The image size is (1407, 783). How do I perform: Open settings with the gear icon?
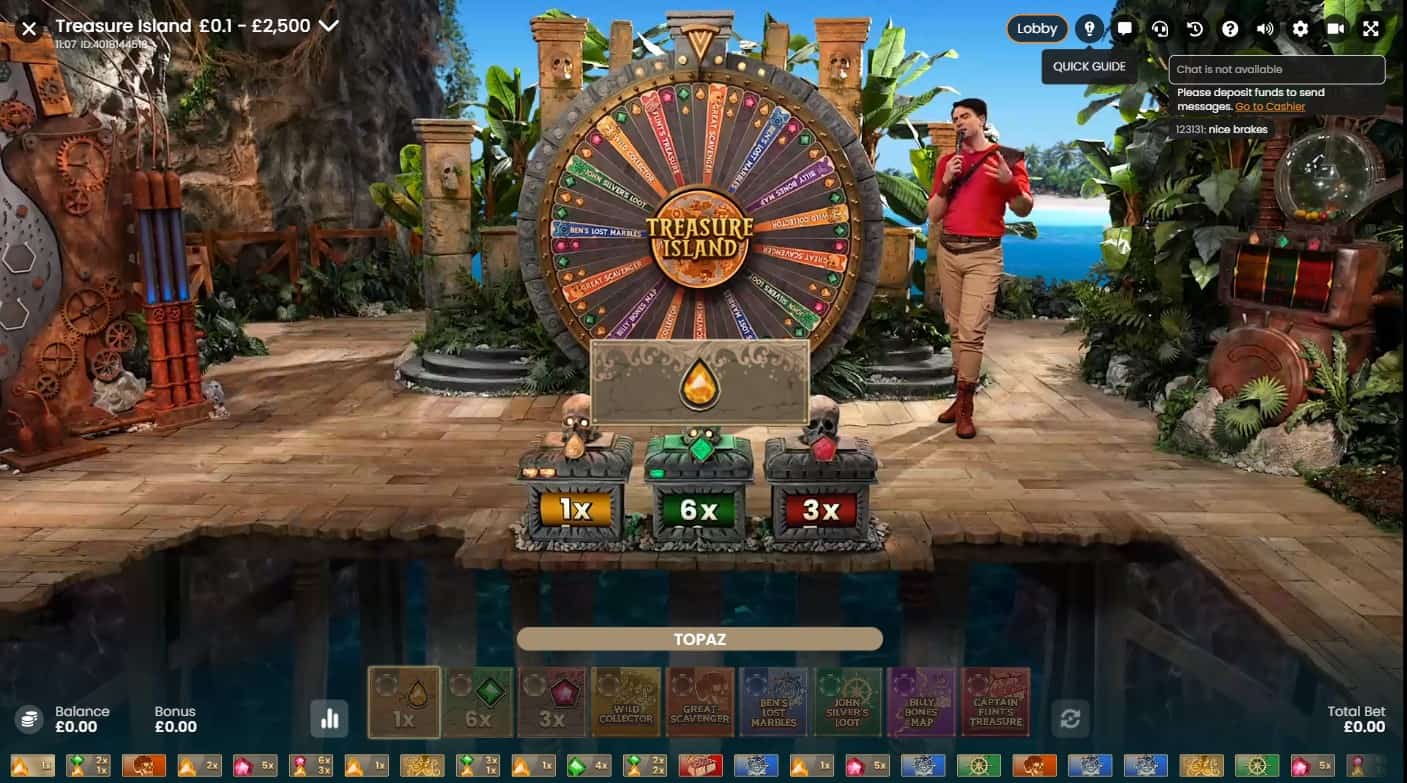(x=1300, y=29)
